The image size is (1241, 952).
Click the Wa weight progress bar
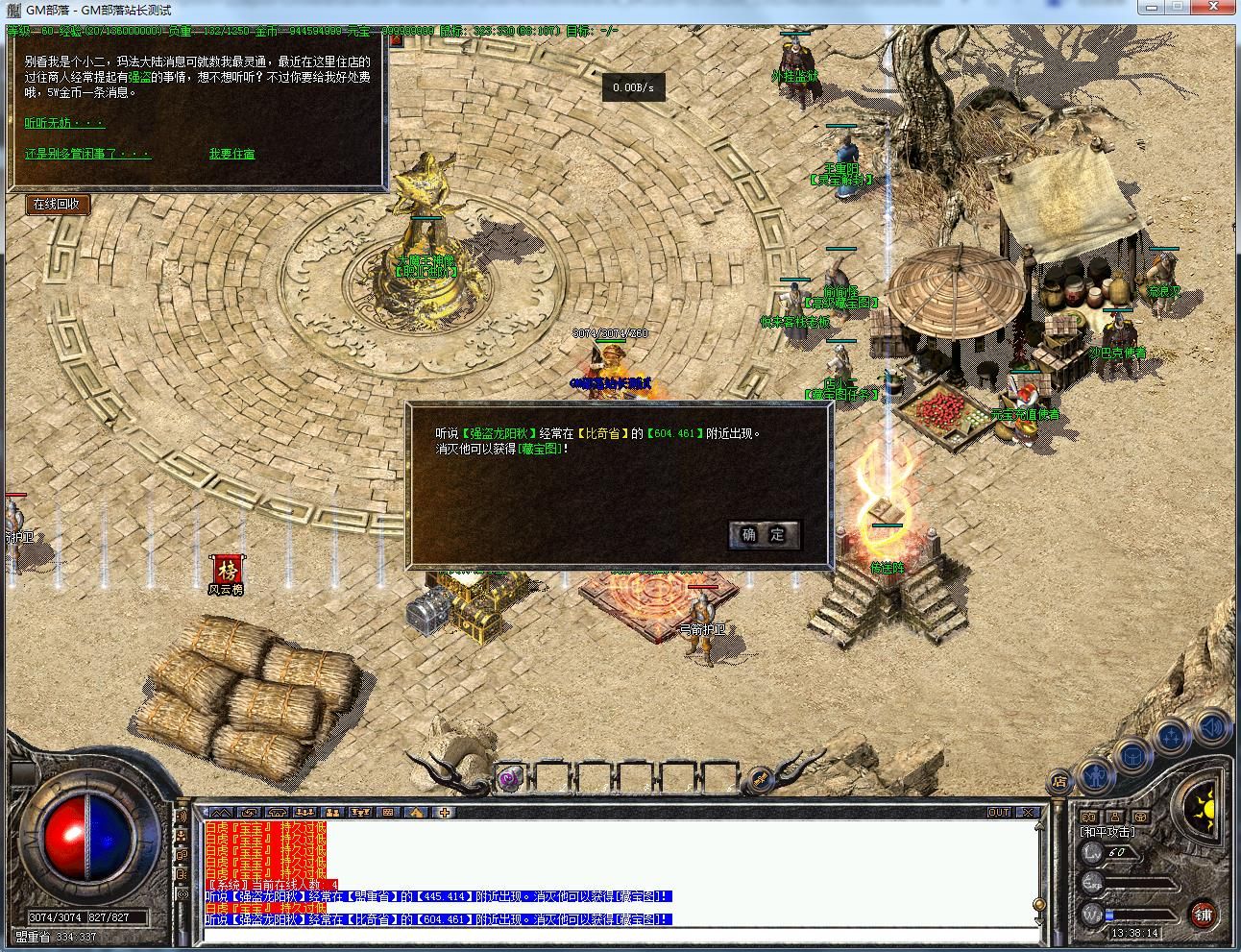(x=1143, y=915)
